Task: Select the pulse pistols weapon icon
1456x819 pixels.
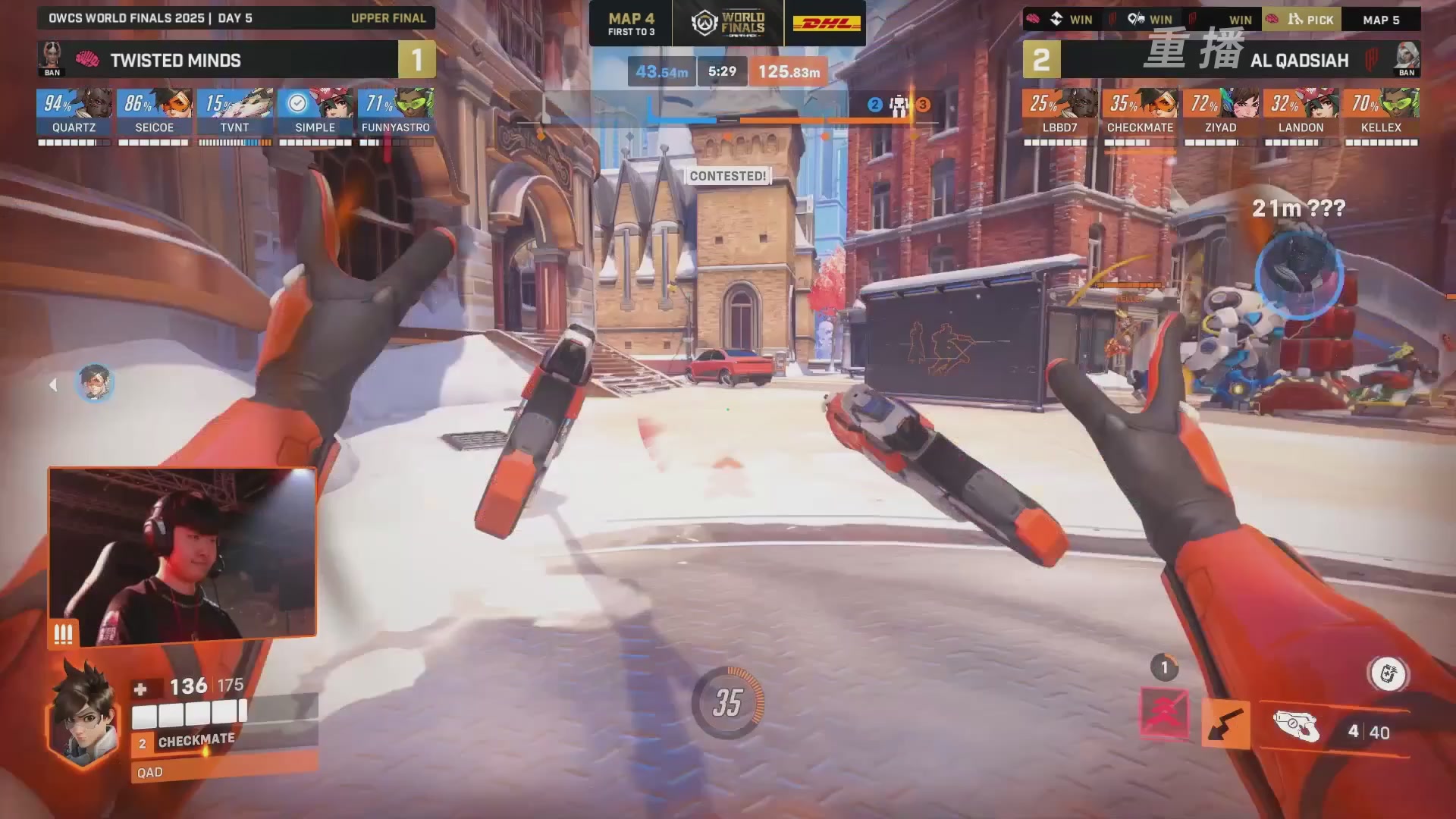Action: pos(1297,727)
